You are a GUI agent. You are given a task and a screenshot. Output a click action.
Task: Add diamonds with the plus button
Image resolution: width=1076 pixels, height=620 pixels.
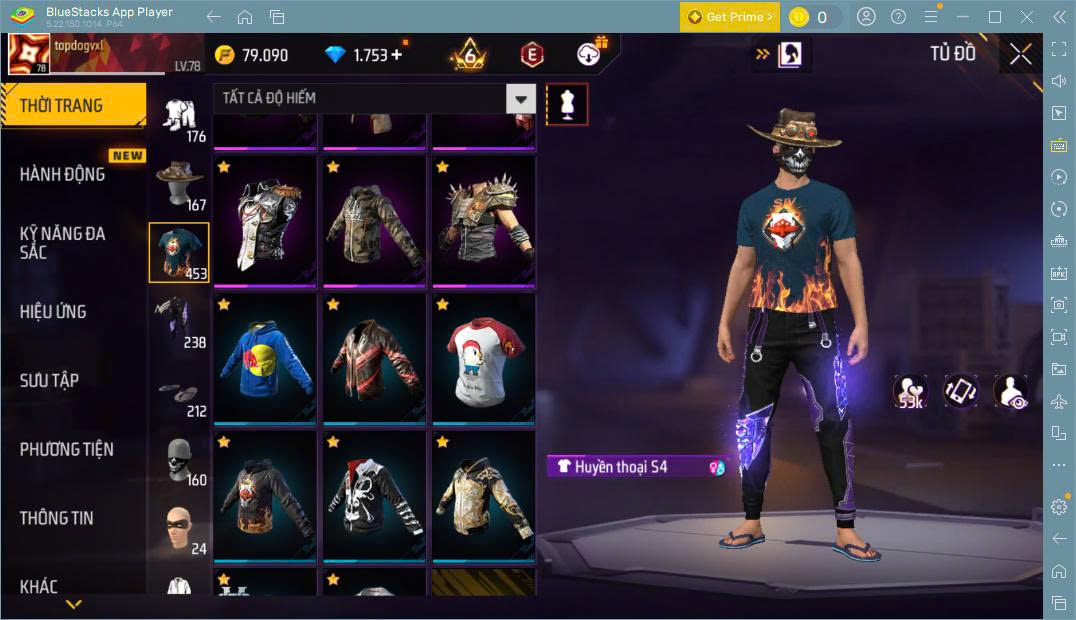(x=397, y=54)
